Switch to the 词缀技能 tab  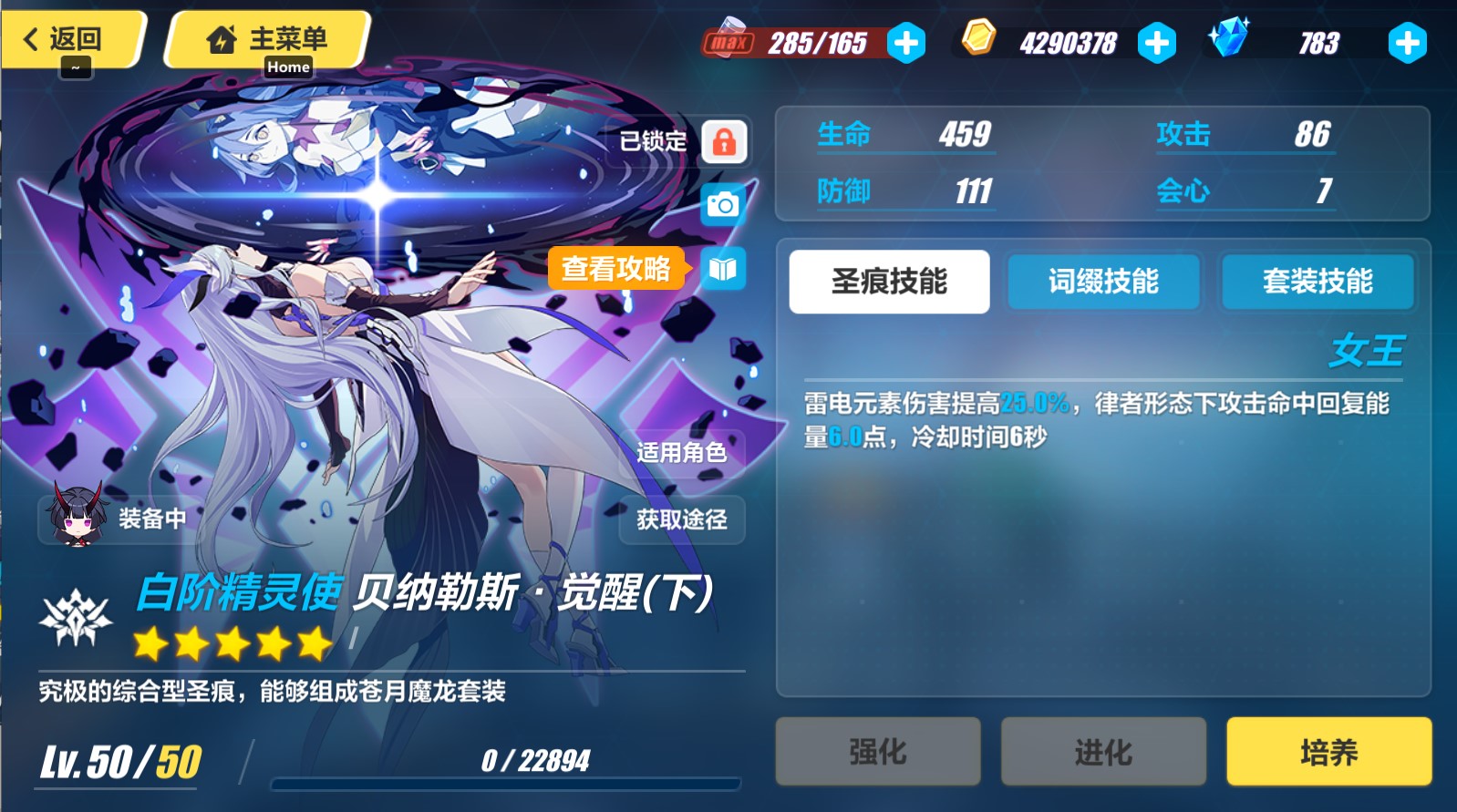tap(1102, 283)
